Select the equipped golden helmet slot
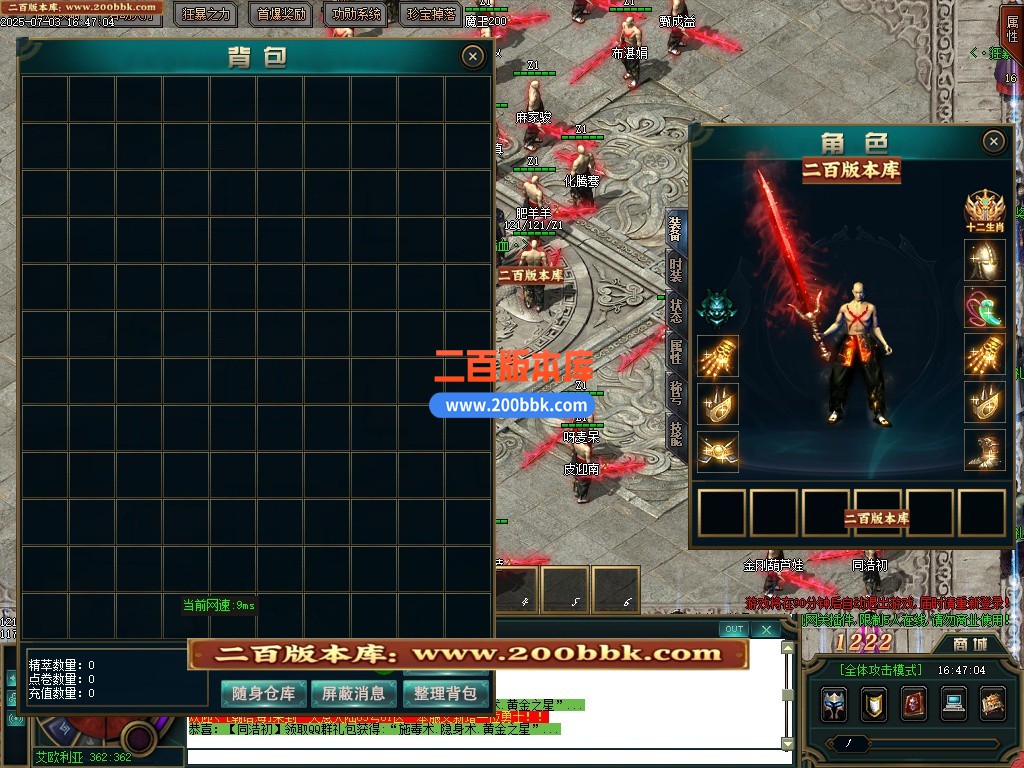Screen dimensions: 1024x768 pyautogui.click(x=984, y=260)
